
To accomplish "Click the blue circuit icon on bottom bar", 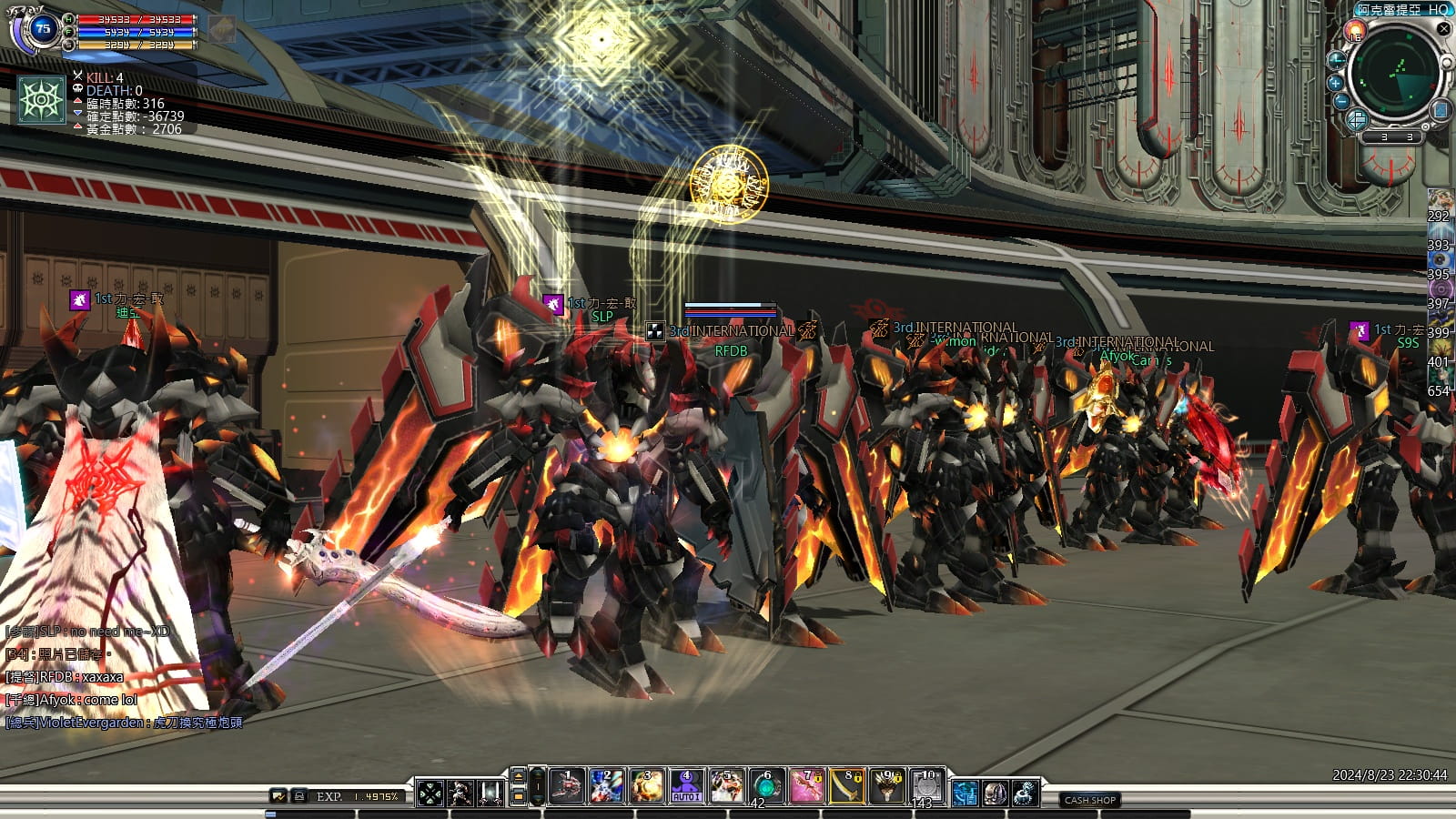I will (x=965, y=793).
